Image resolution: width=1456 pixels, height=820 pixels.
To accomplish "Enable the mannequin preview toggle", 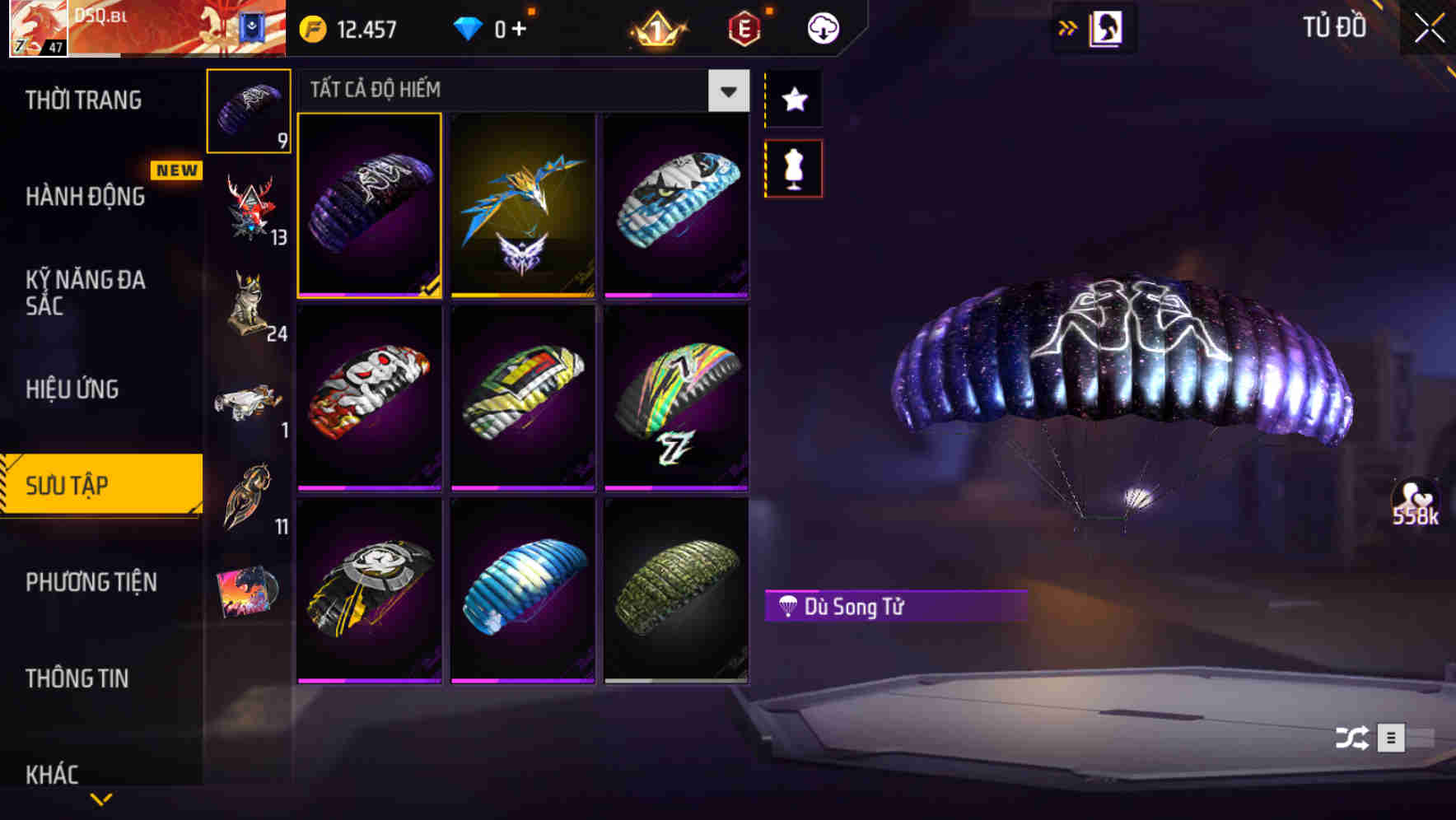I will (x=793, y=167).
